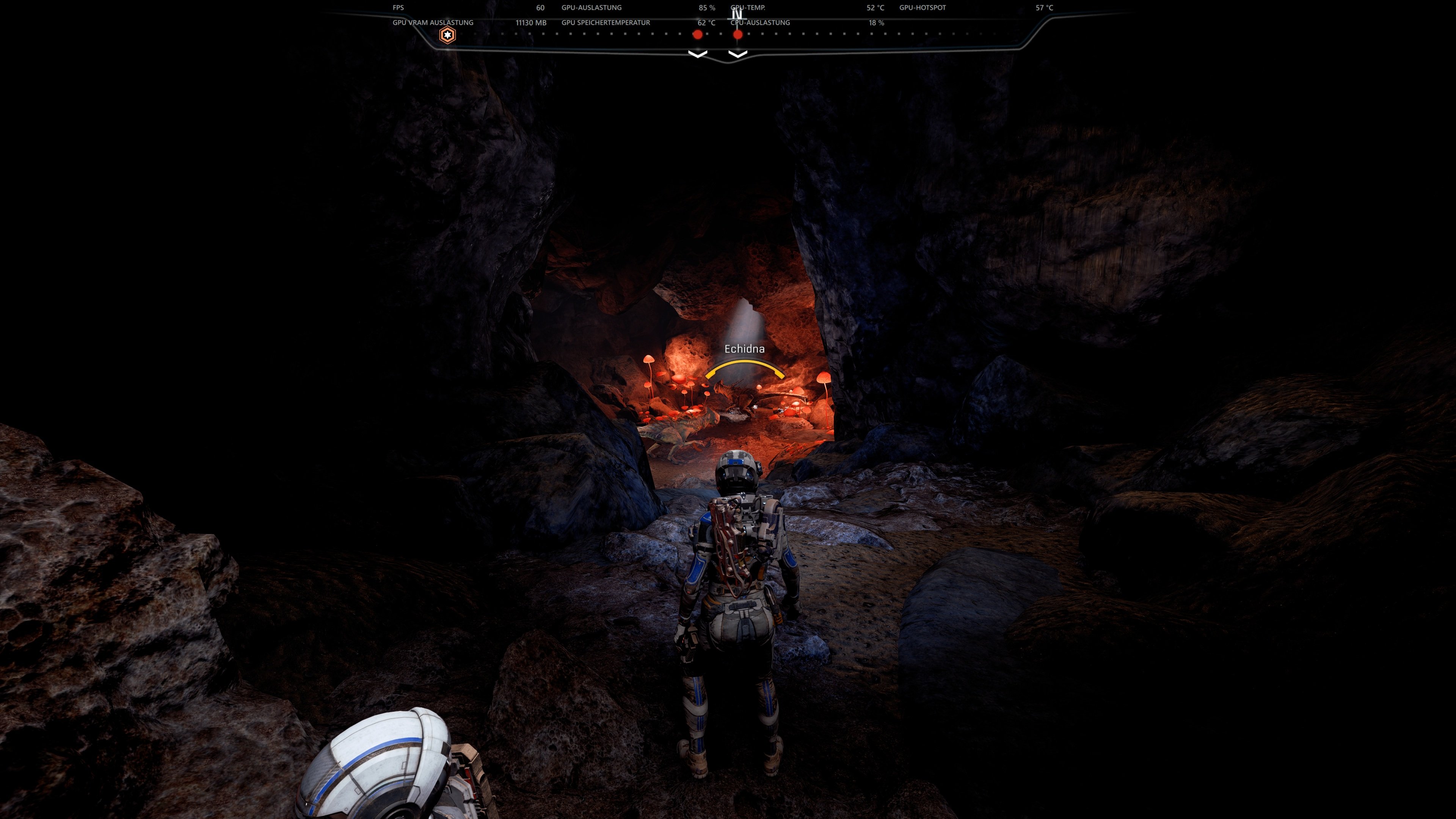
Task: Toggle the left red marker on the overlay tick bar
Action: click(x=697, y=34)
